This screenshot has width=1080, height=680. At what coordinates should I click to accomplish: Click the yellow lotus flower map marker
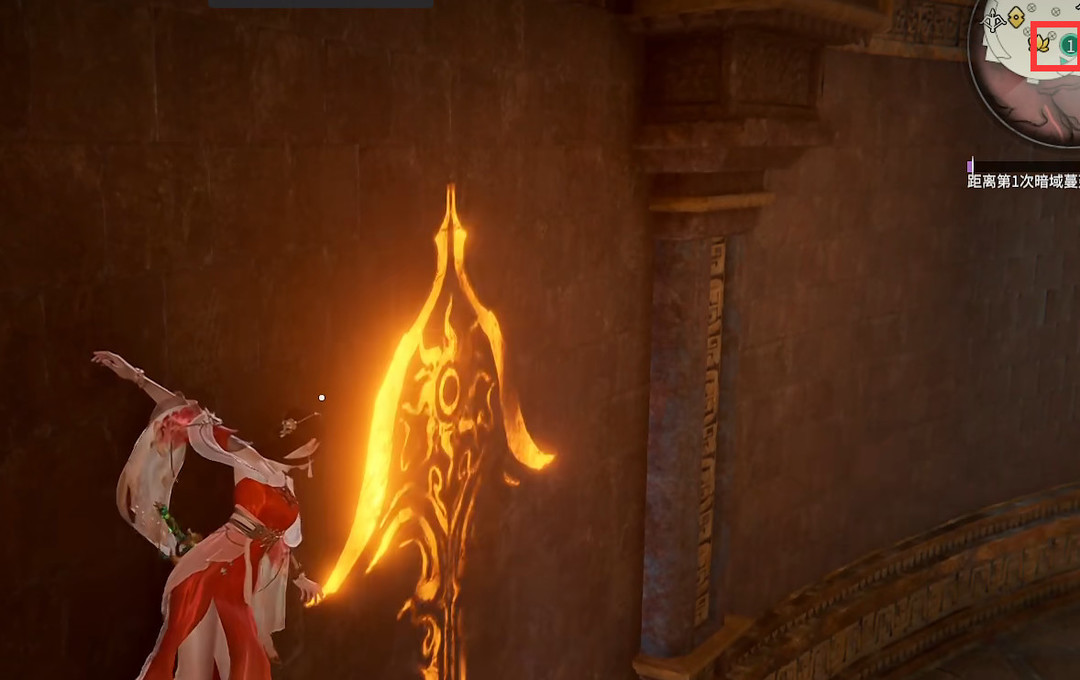click(x=1042, y=44)
